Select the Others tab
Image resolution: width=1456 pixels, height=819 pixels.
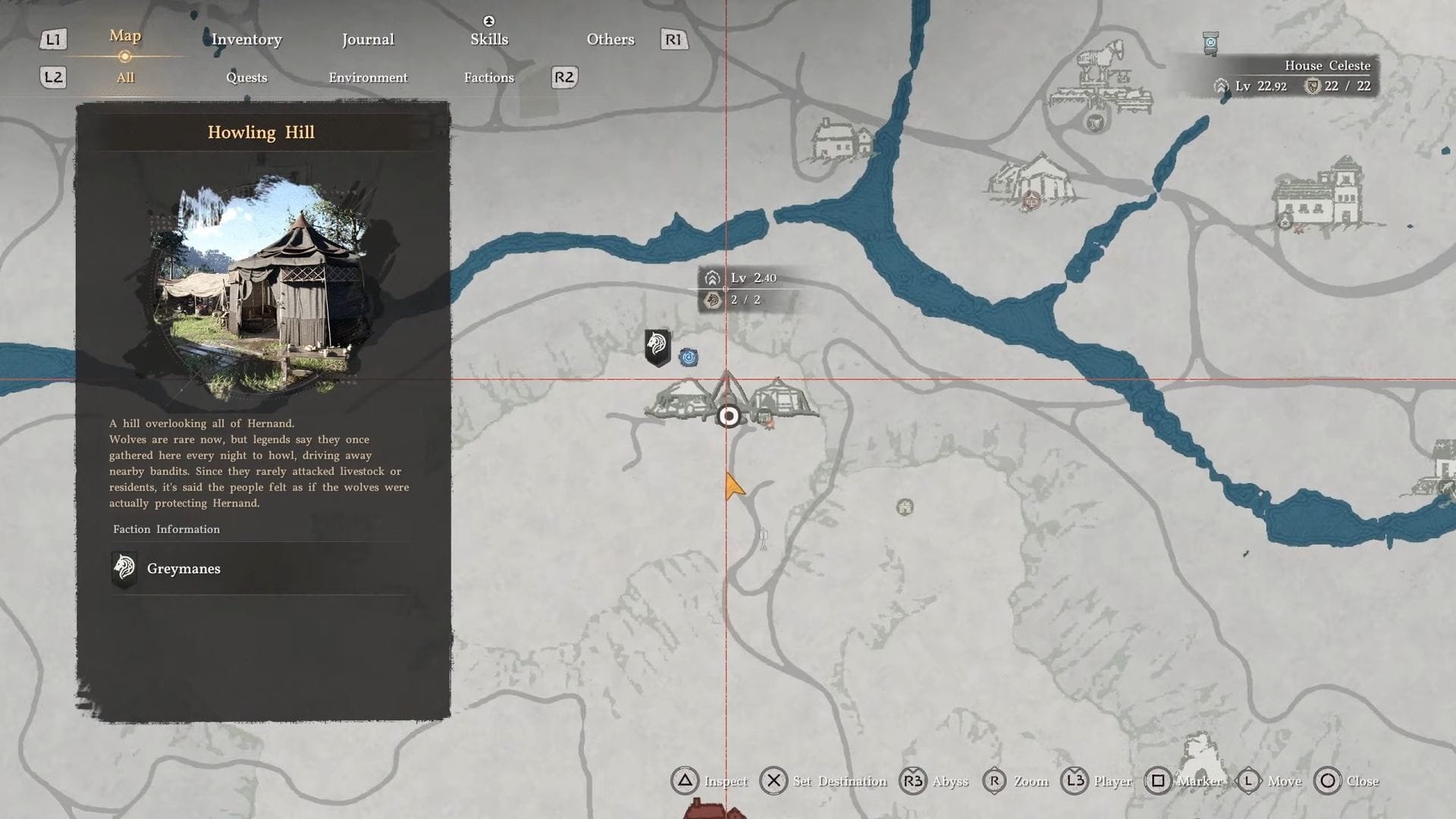[x=610, y=39]
